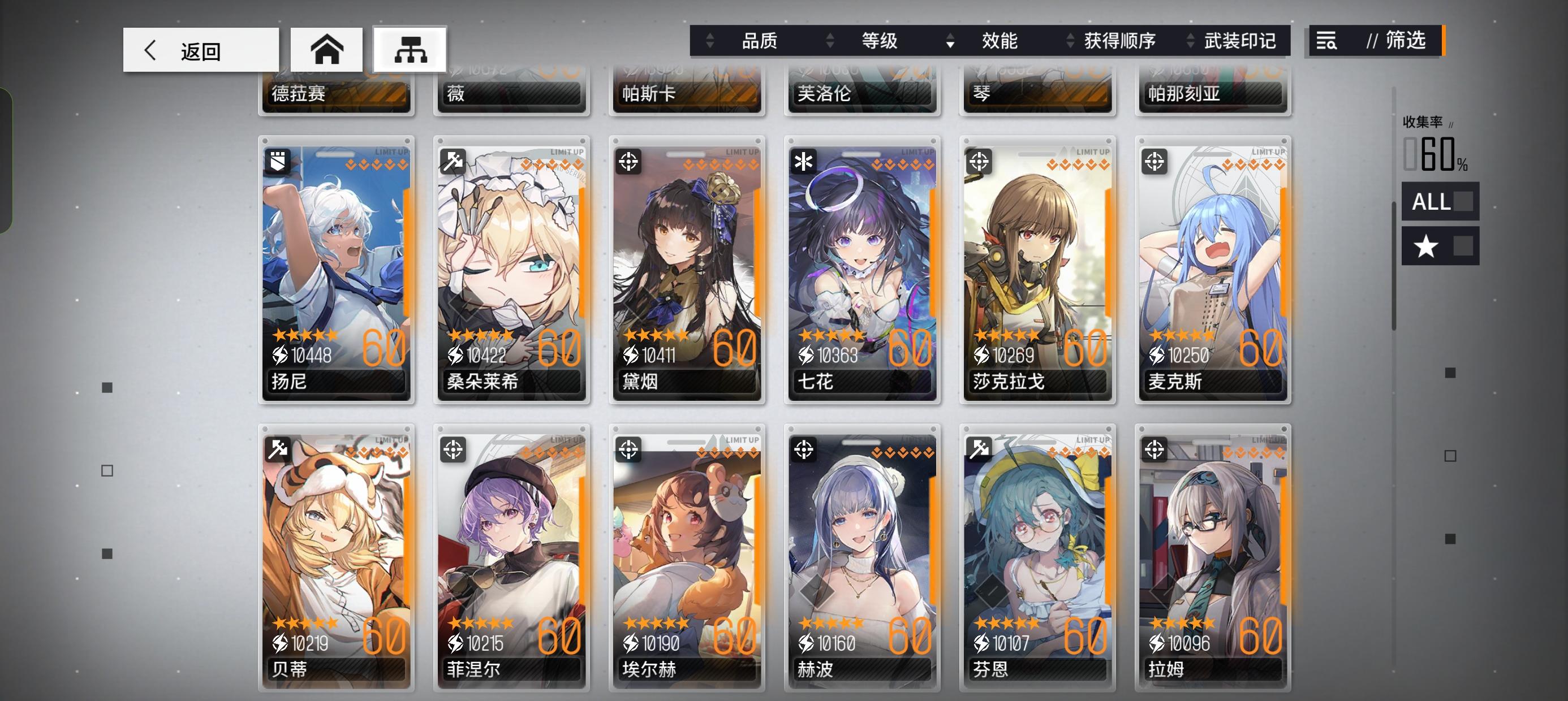Click the filter search icon beside 筛选

tap(1328, 41)
